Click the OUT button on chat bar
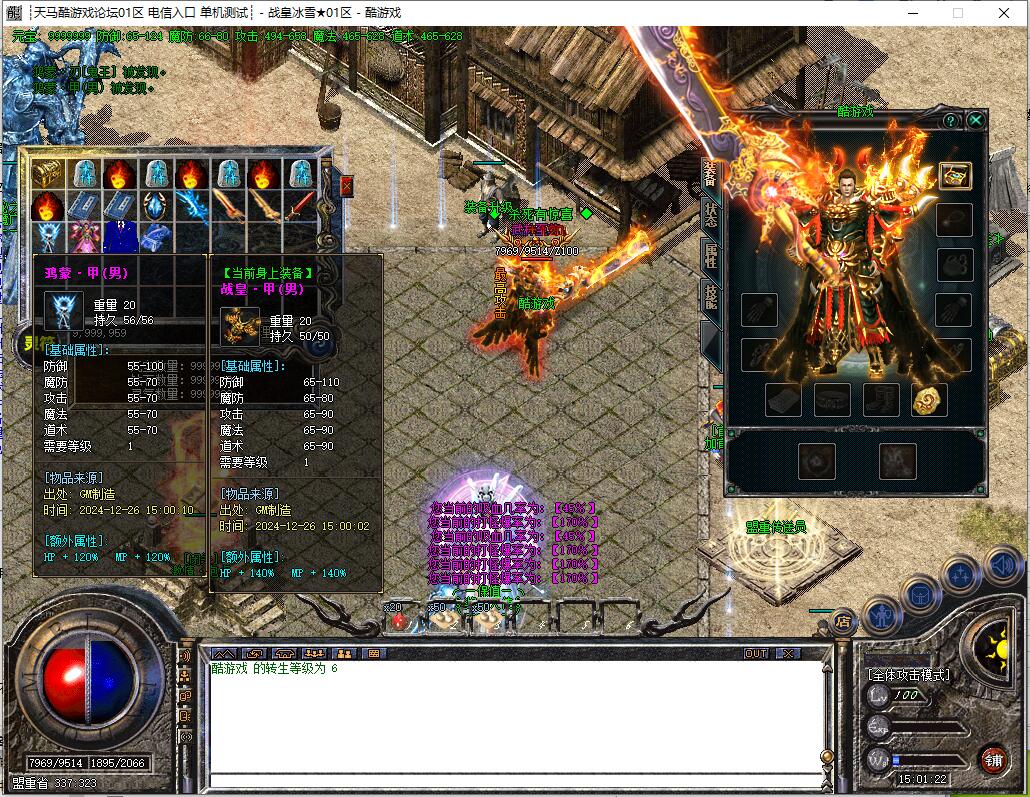The image size is (1030, 797). point(757,653)
